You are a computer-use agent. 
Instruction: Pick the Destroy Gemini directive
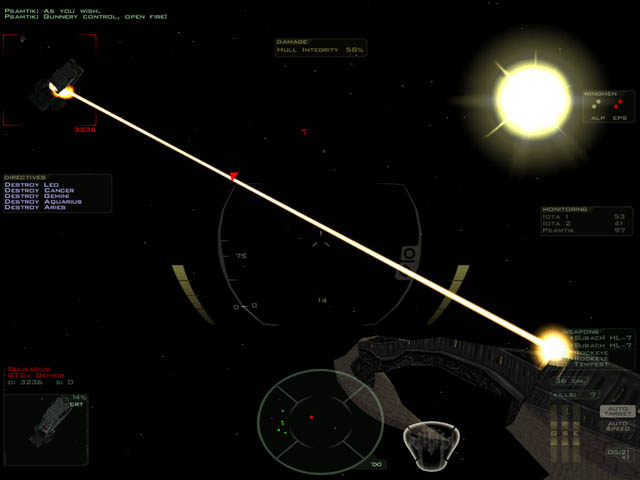[38, 196]
